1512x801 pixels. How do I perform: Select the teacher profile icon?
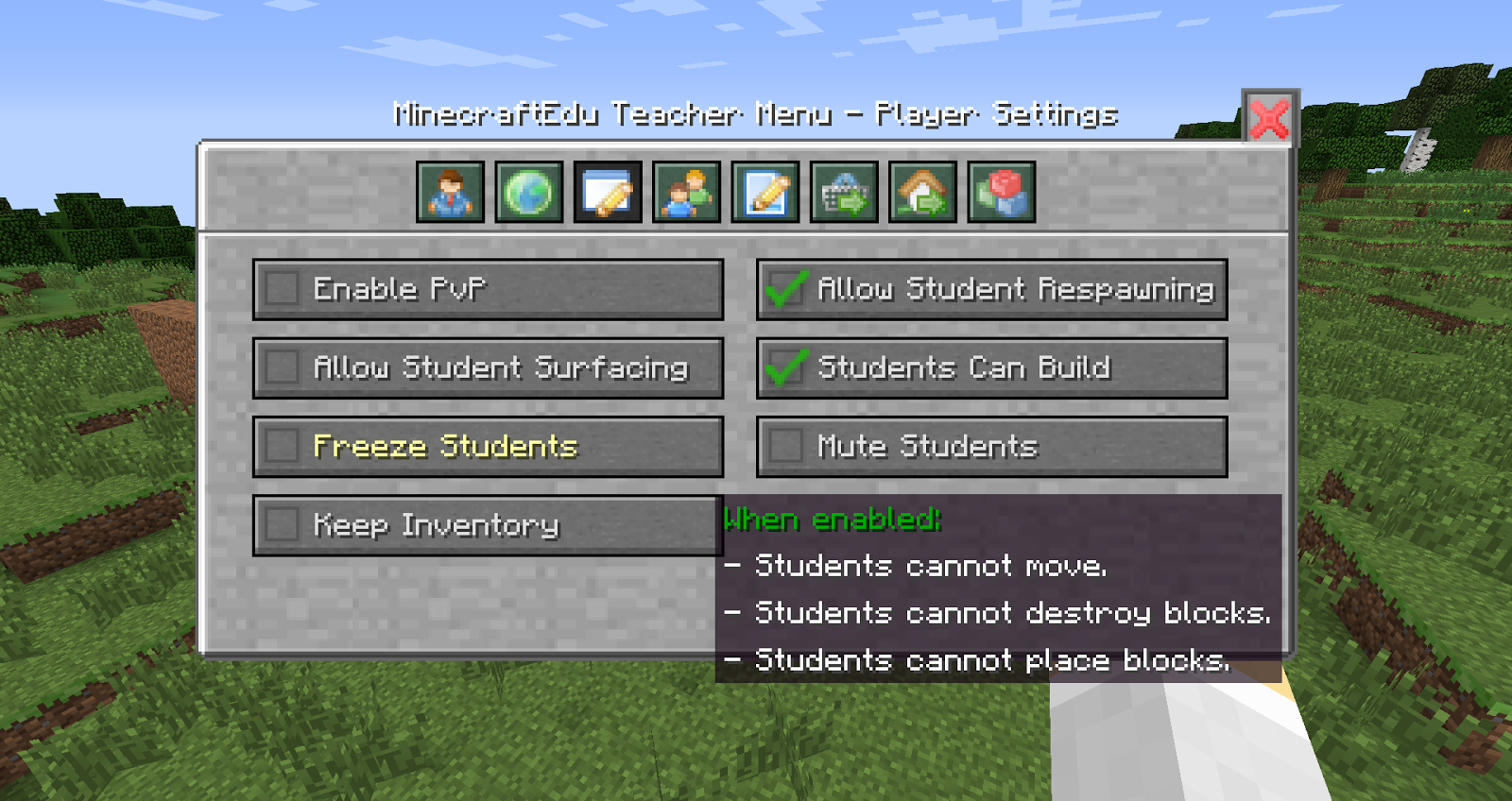(452, 193)
